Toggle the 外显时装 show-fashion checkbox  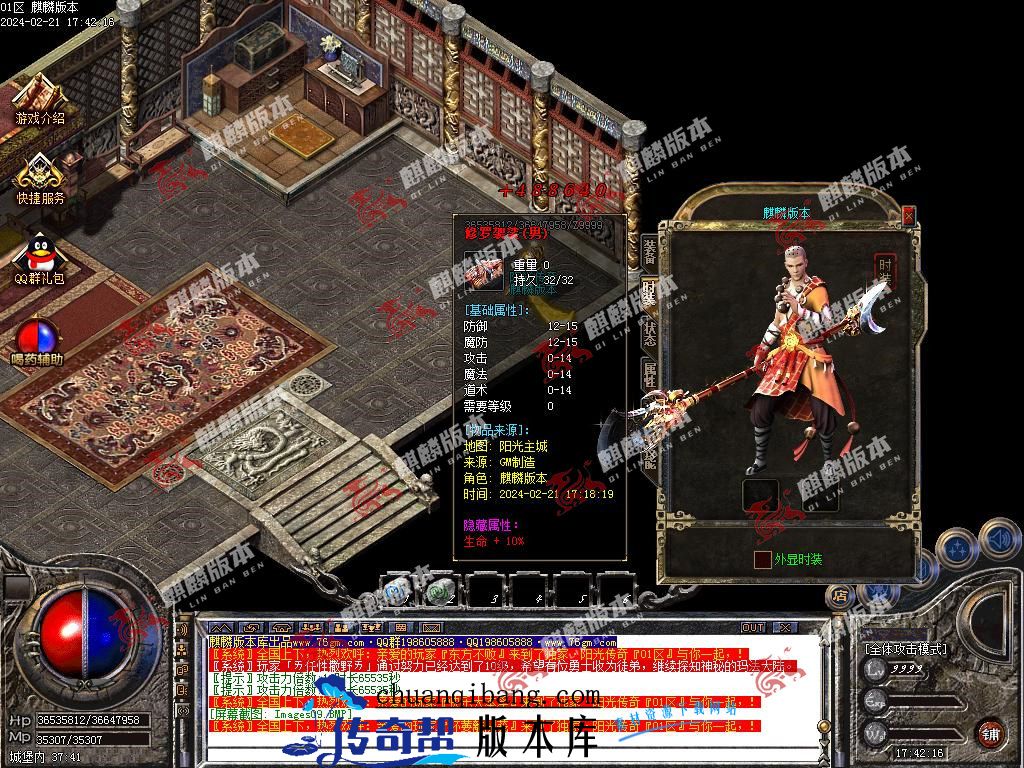tap(763, 559)
